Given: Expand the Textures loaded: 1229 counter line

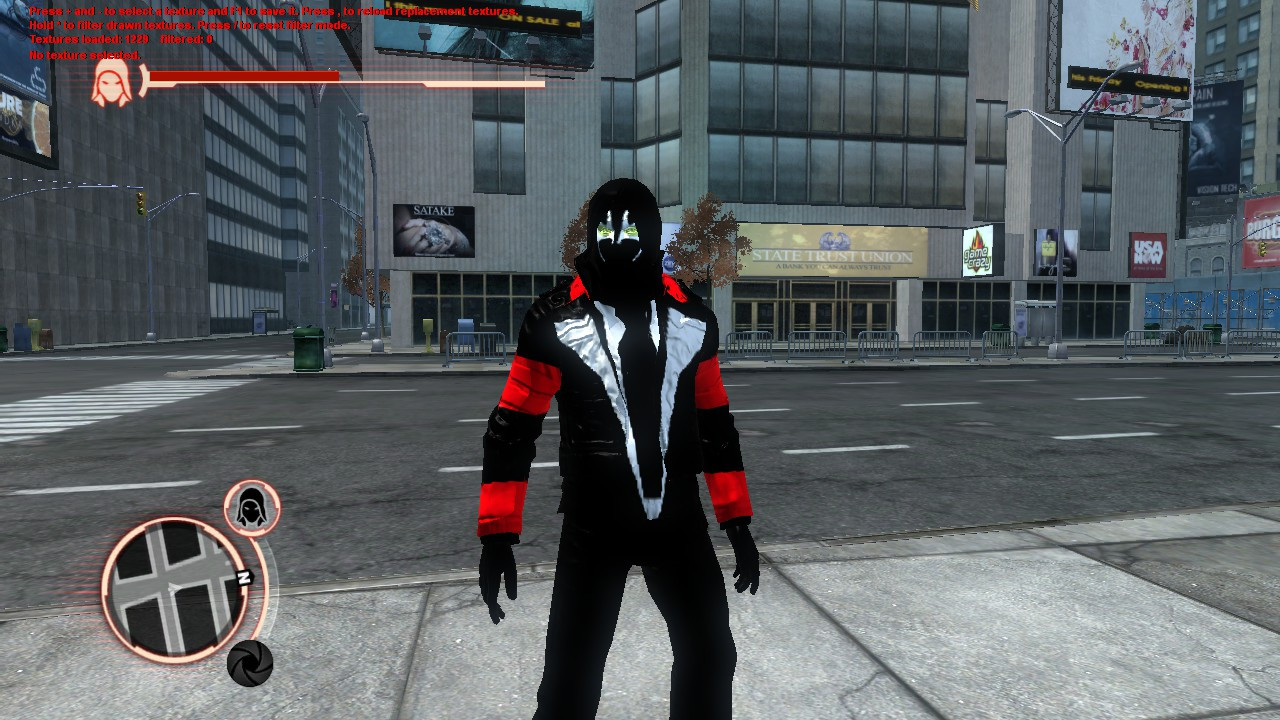Looking at the screenshot, I should [x=90, y=37].
